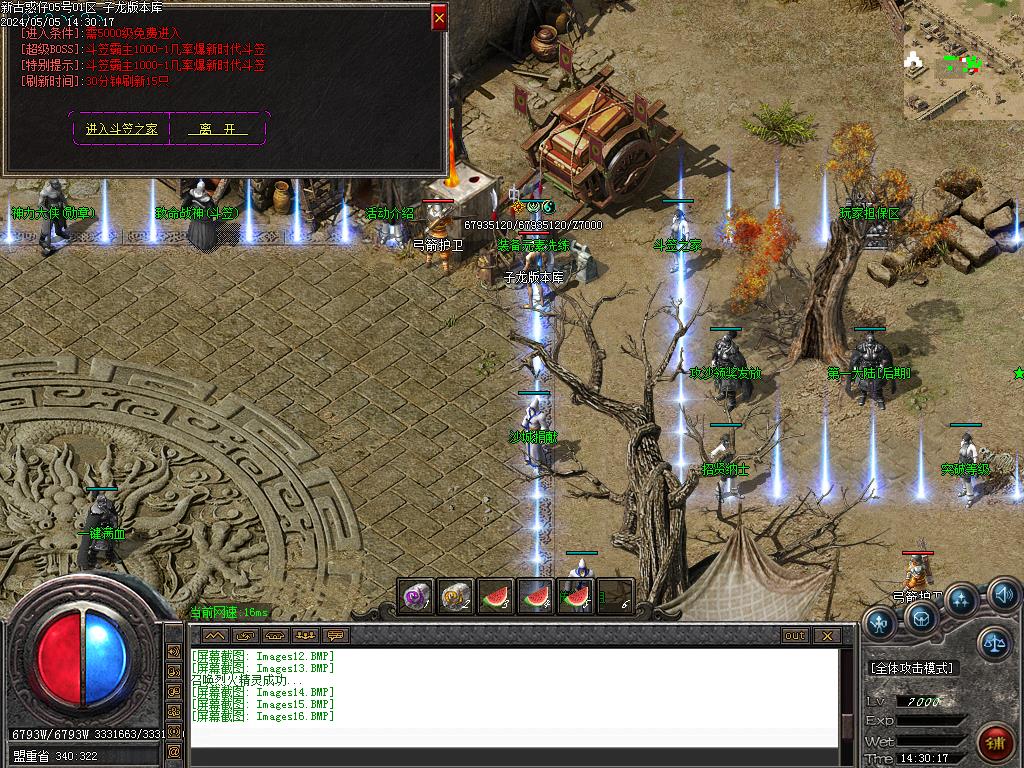This screenshot has width=1024, height=768.
Task: Select the watermelon in hotbar slot 3
Action: click(495, 597)
